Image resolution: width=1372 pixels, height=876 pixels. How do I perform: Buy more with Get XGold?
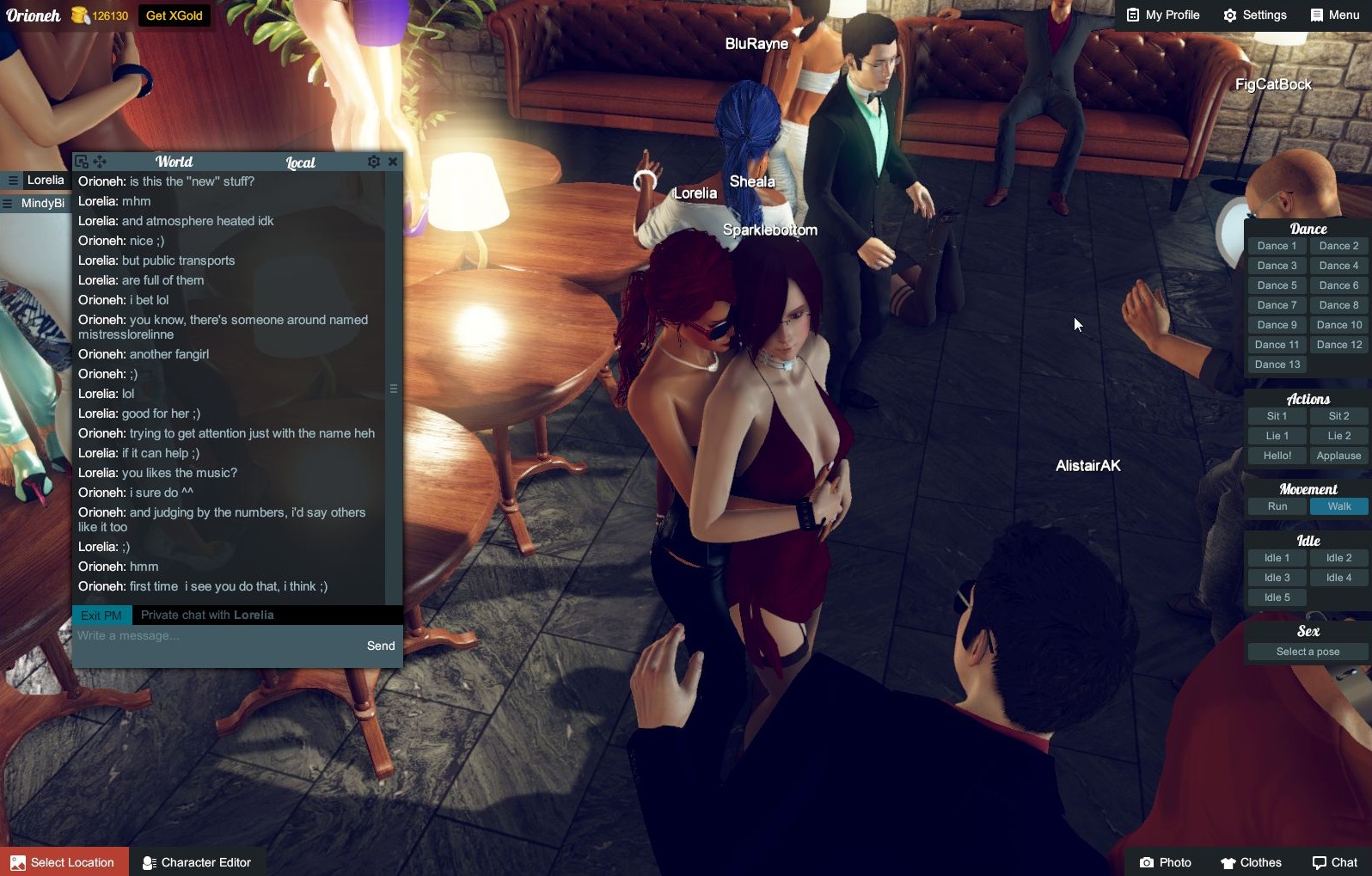coord(175,15)
